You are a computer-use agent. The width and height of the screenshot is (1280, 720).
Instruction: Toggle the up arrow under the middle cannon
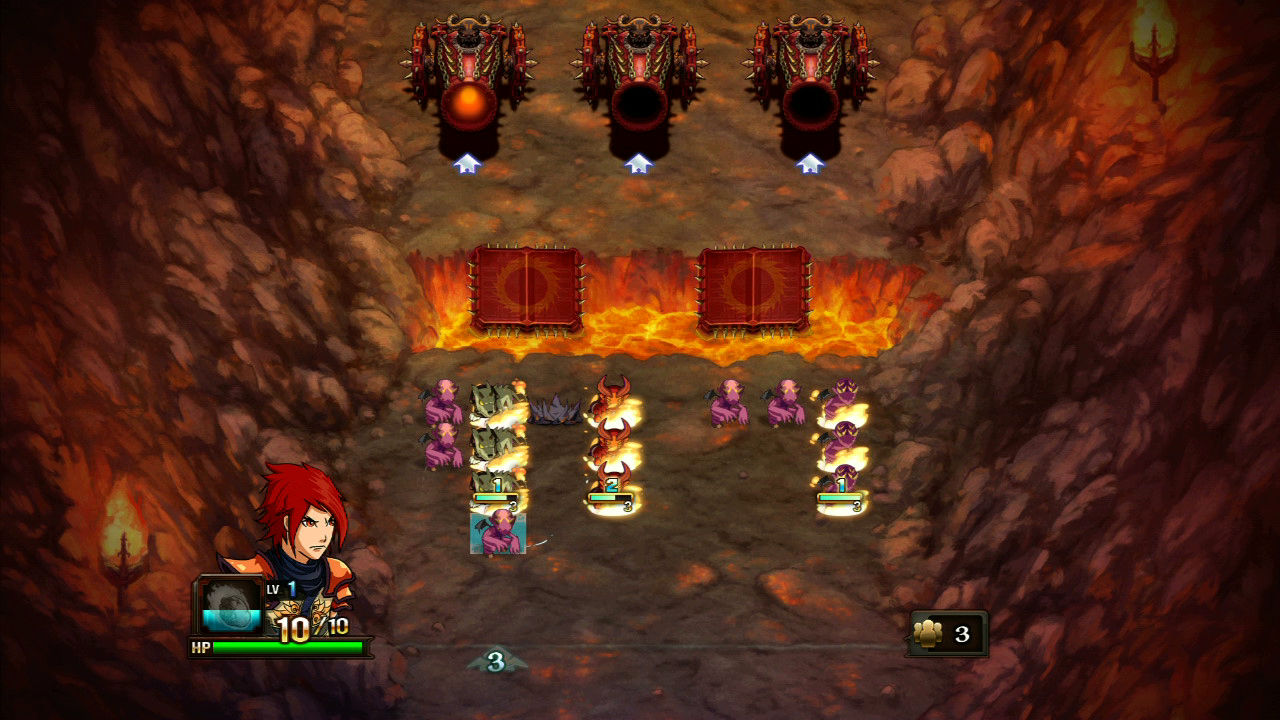(638, 160)
